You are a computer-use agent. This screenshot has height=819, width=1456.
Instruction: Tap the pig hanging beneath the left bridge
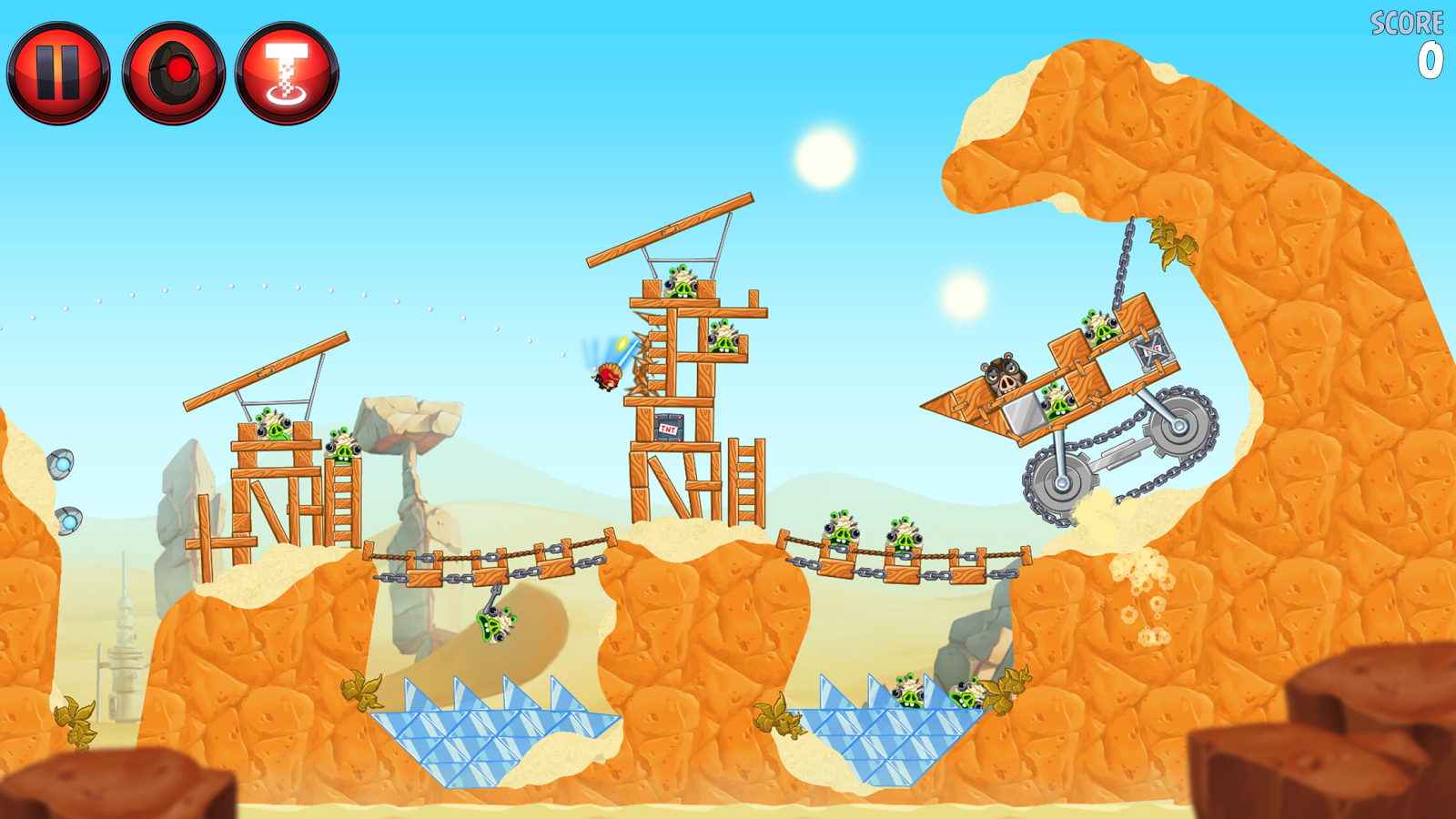(x=494, y=623)
